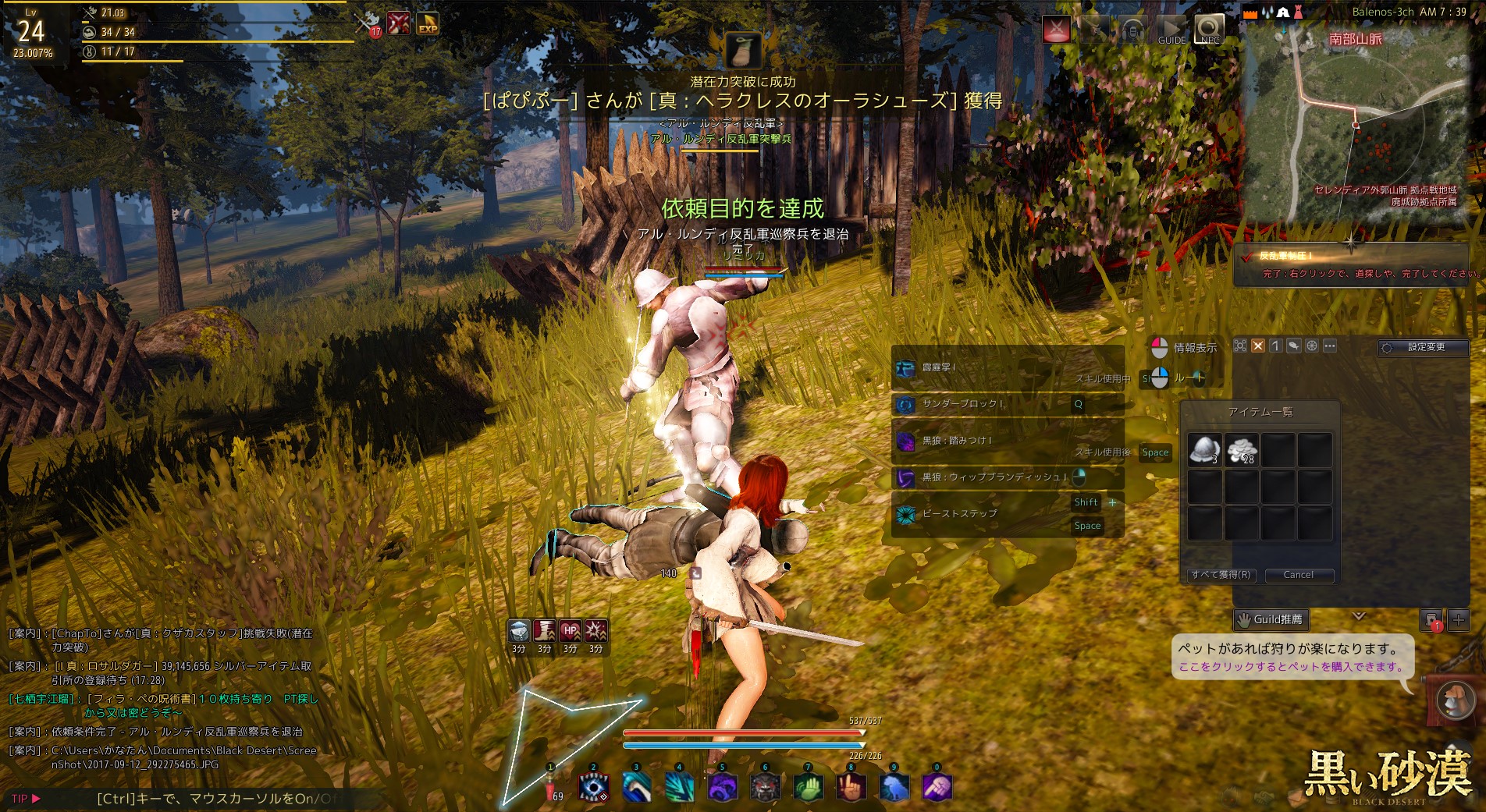Toggle the red crossed swords PvP icon
The height and width of the screenshot is (812, 1486).
pyautogui.click(x=1056, y=30)
